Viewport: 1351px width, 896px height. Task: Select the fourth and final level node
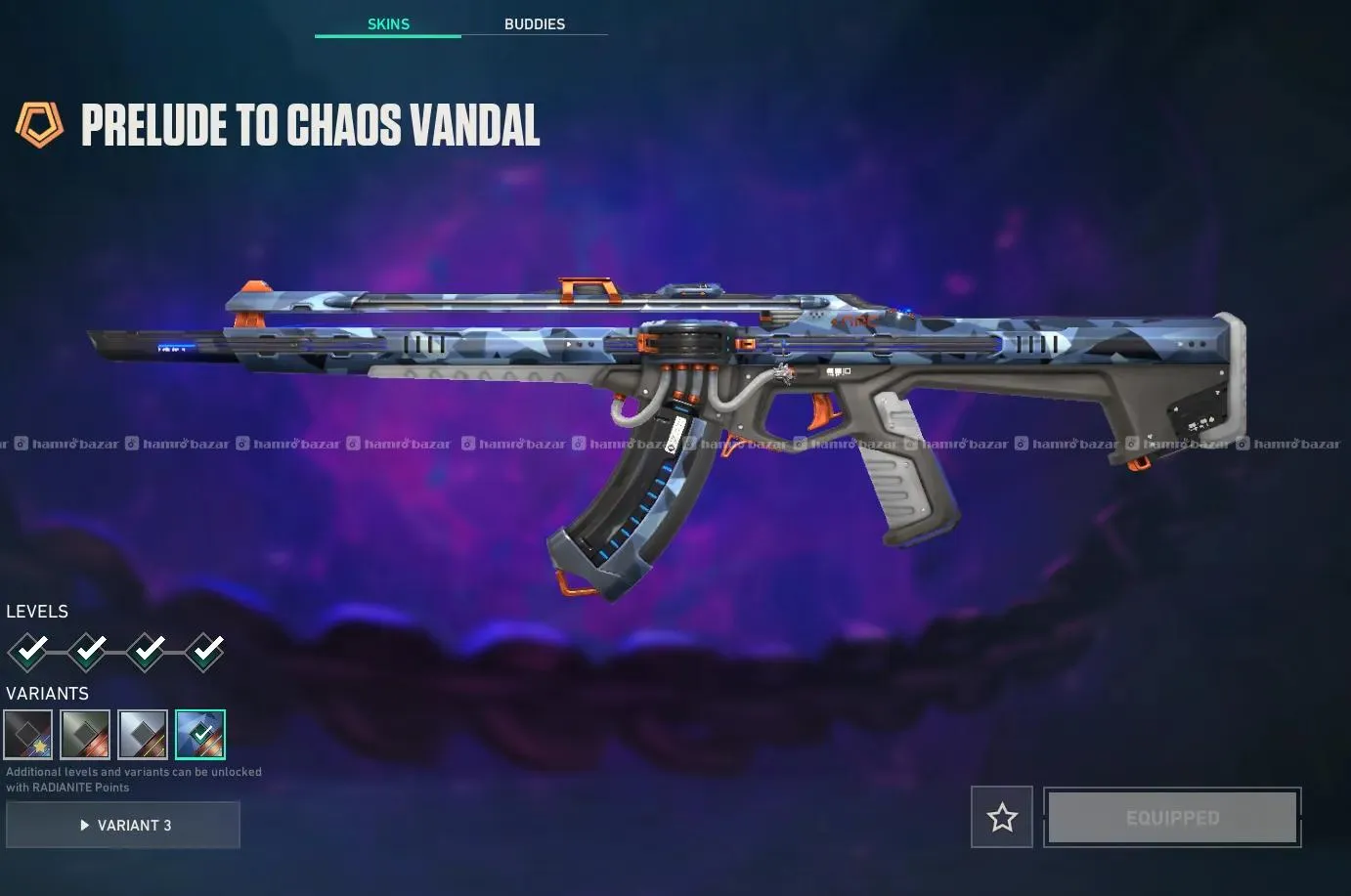point(204,651)
